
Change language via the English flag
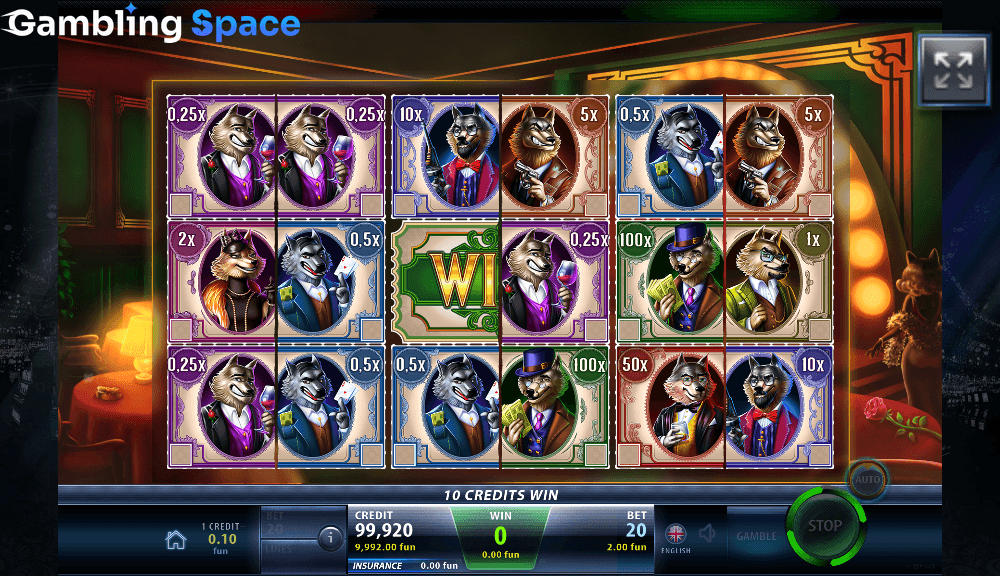coord(676,535)
